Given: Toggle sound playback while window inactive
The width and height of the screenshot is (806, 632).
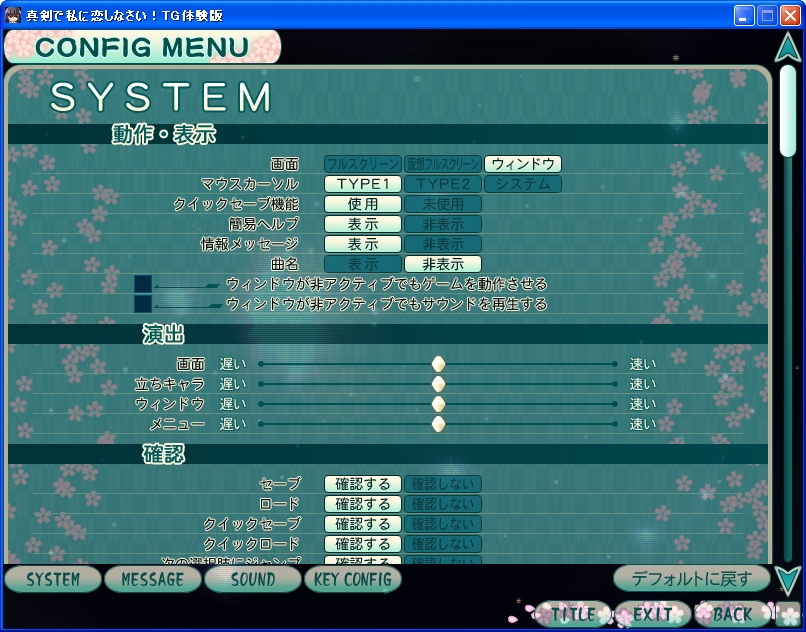Looking at the screenshot, I should pos(143,303).
